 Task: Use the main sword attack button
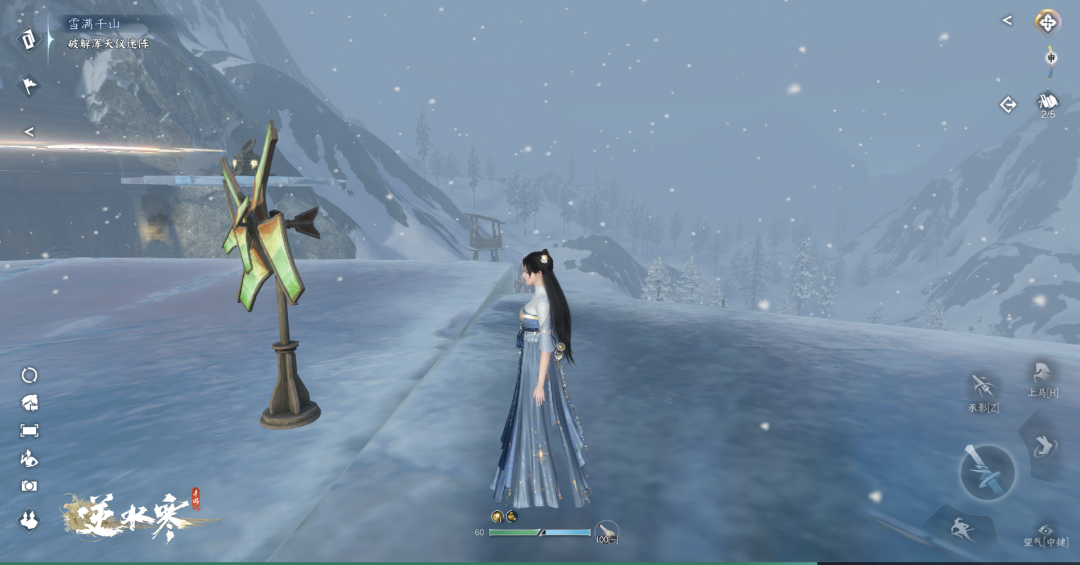pos(987,472)
